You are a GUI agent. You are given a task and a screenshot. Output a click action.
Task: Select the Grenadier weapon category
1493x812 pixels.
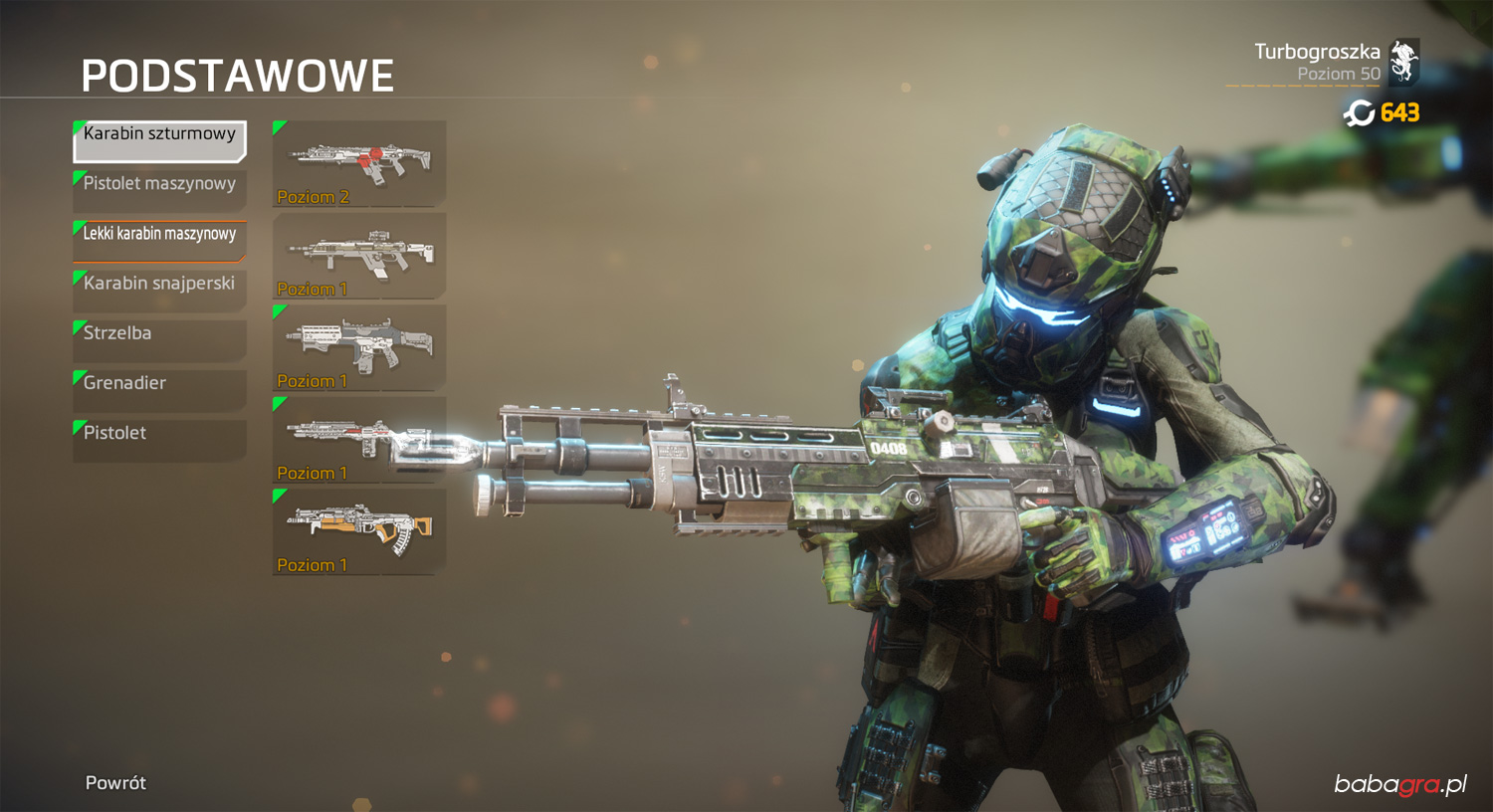159,389
